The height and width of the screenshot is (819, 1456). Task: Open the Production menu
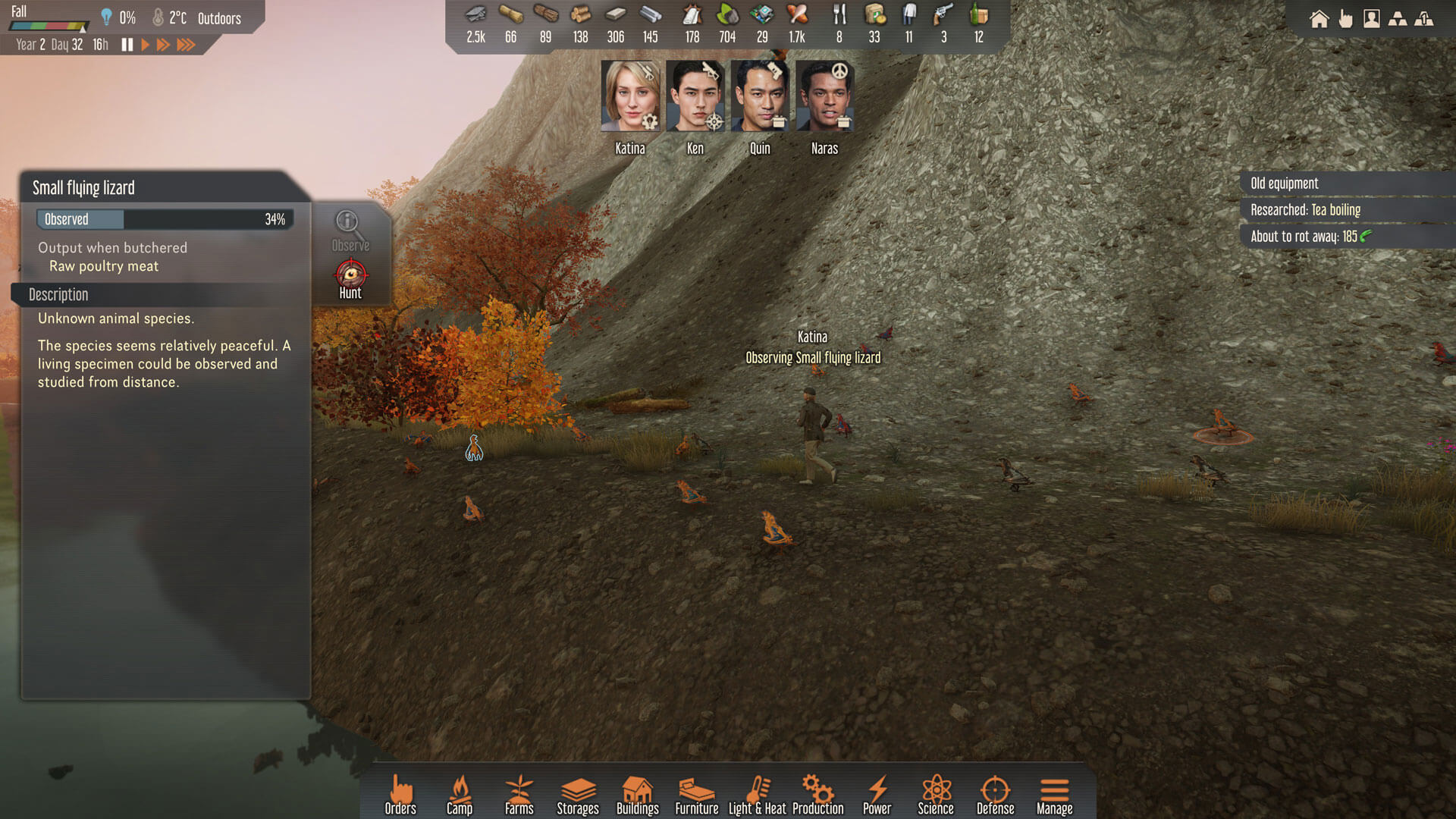pos(817,795)
